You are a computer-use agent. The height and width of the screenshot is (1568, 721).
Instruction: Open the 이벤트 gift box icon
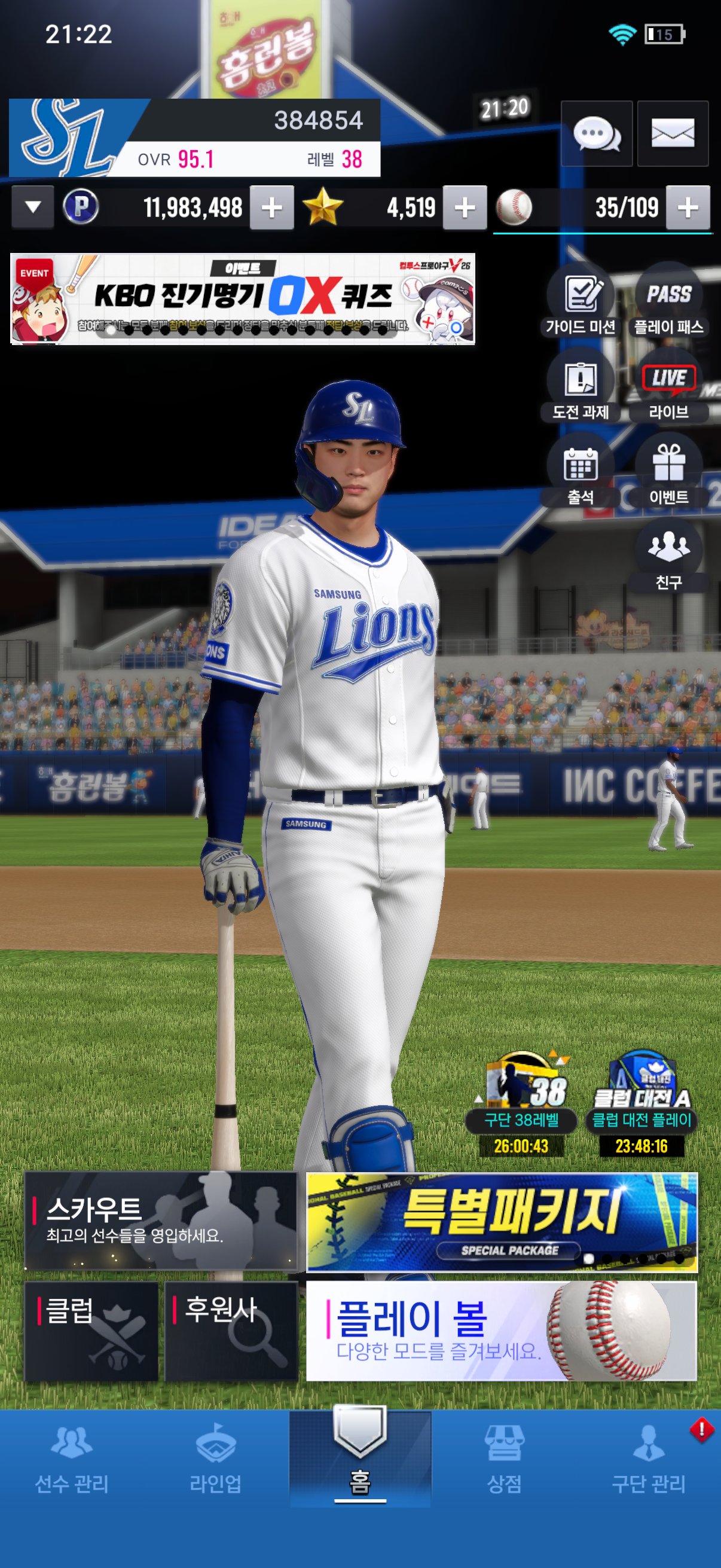(x=668, y=473)
